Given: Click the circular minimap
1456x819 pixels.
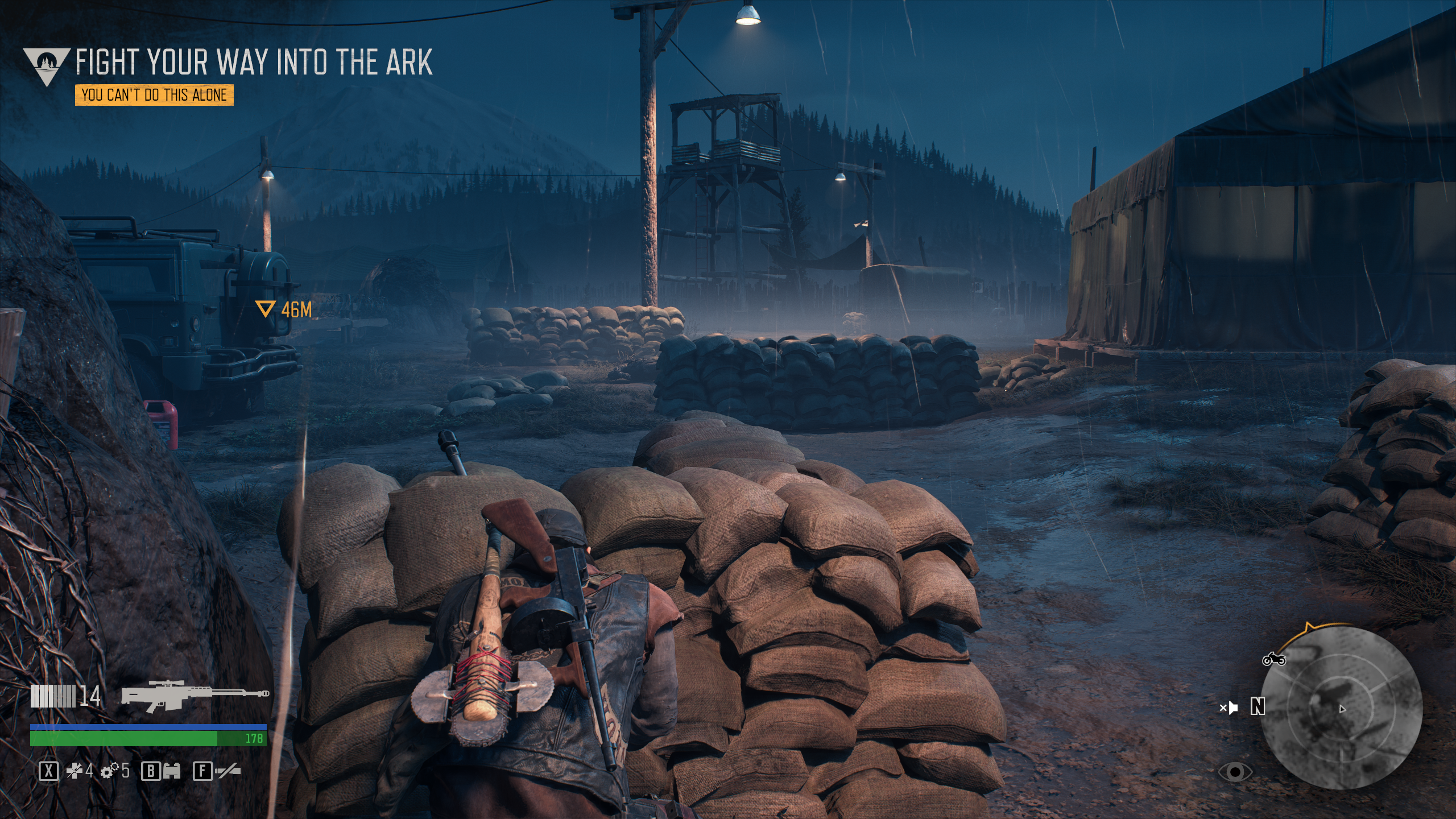Looking at the screenshot, I should pos(1342,708).
